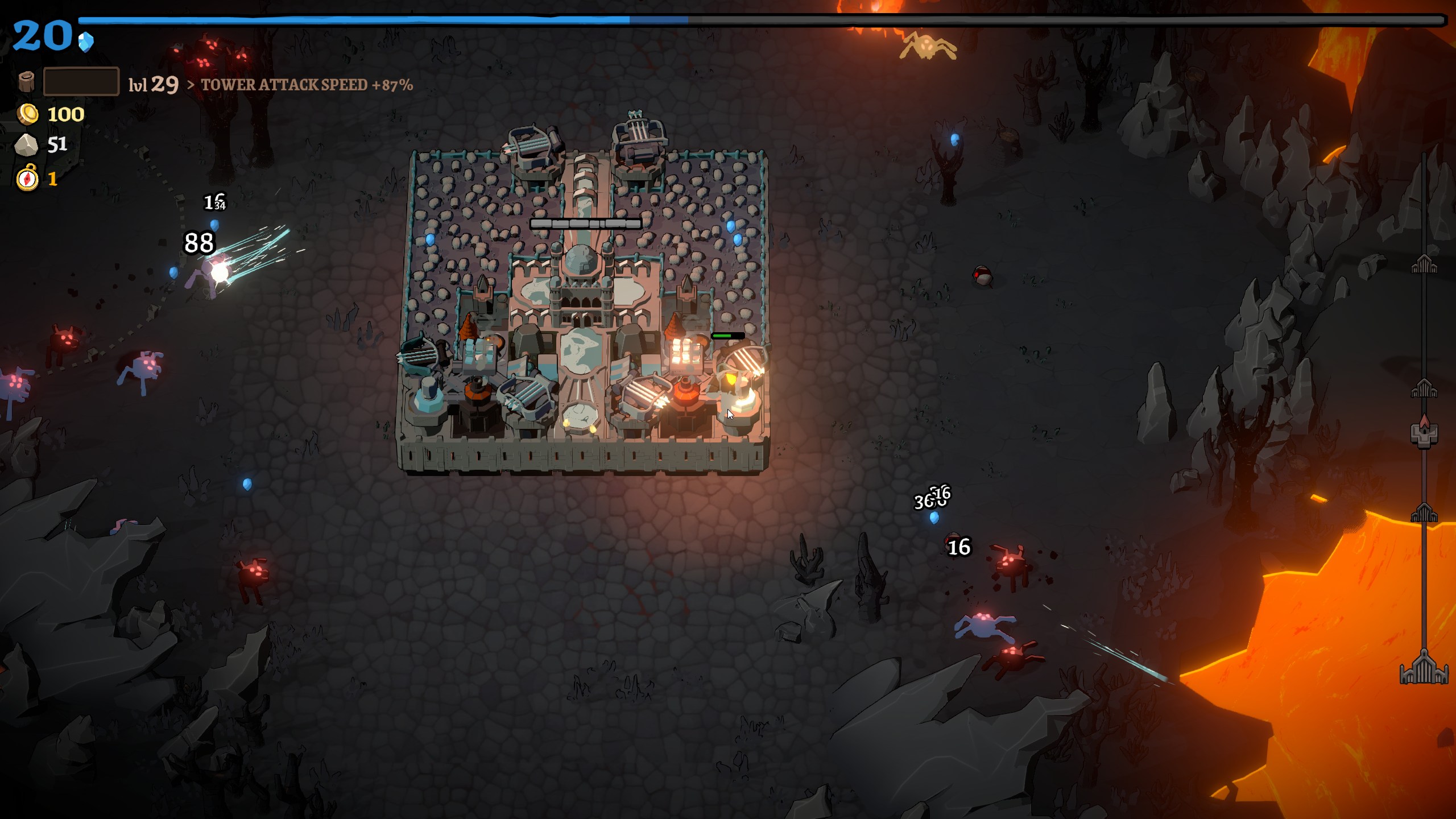This screenshot has height=819, width=1456.
Task: Click the stone resource icon
Action: click(x=26, y=145)
